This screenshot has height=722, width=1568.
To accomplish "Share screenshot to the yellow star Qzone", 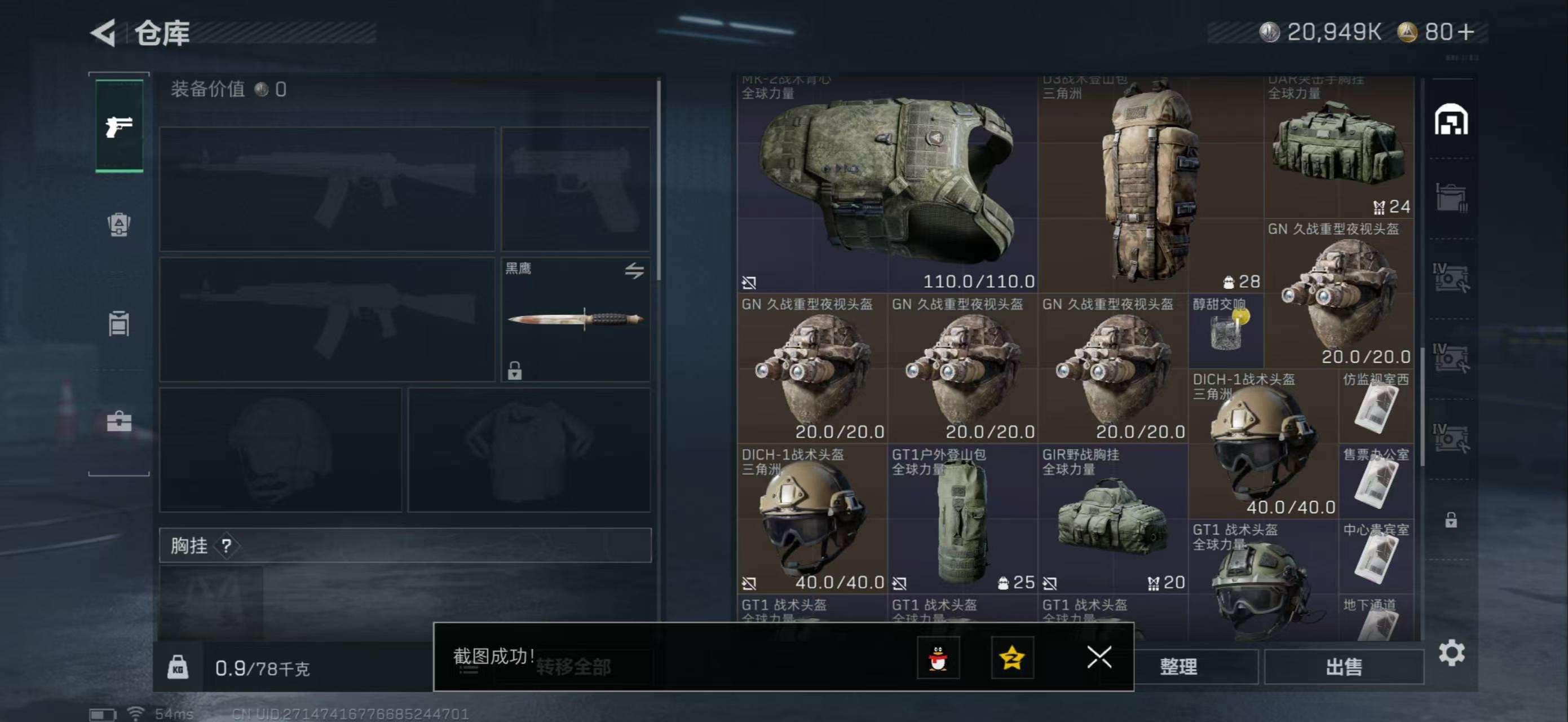I will (1012, 658).
